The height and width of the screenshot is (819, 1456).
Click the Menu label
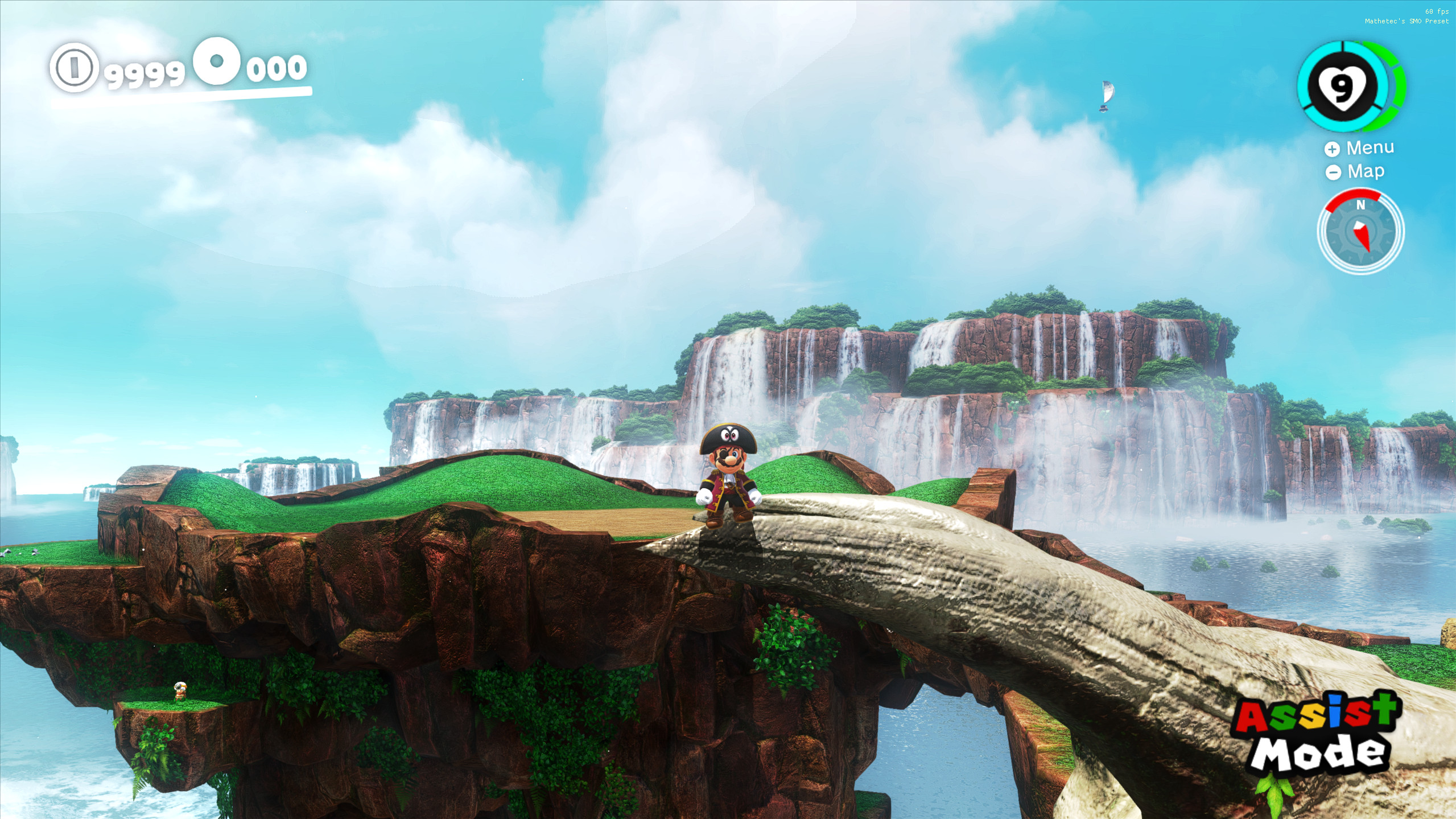pyautogui.click(x=1370, y=147)
